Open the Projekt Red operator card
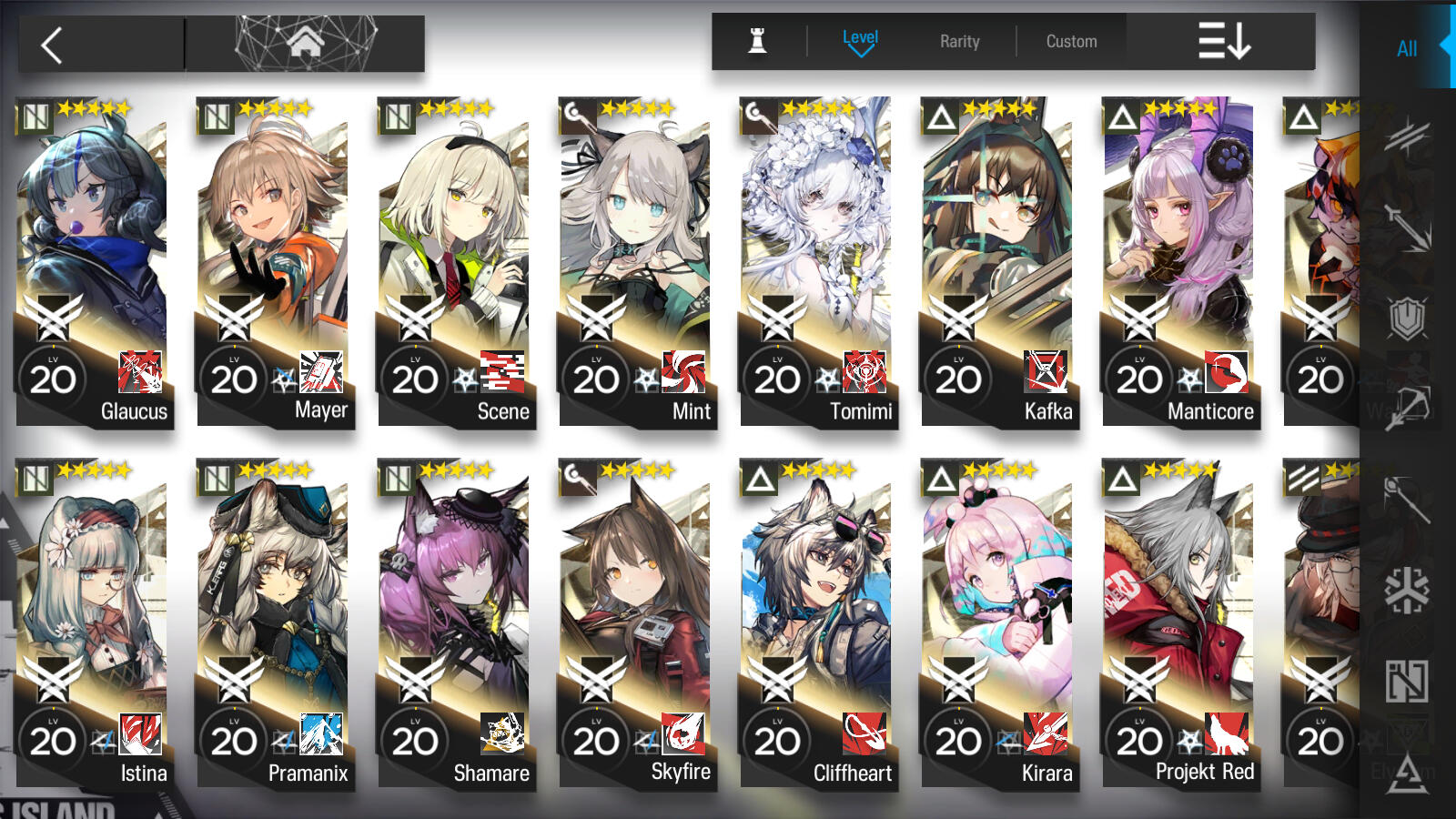The height and width of the screenshot is (819, 1456). pos(1178,624)
